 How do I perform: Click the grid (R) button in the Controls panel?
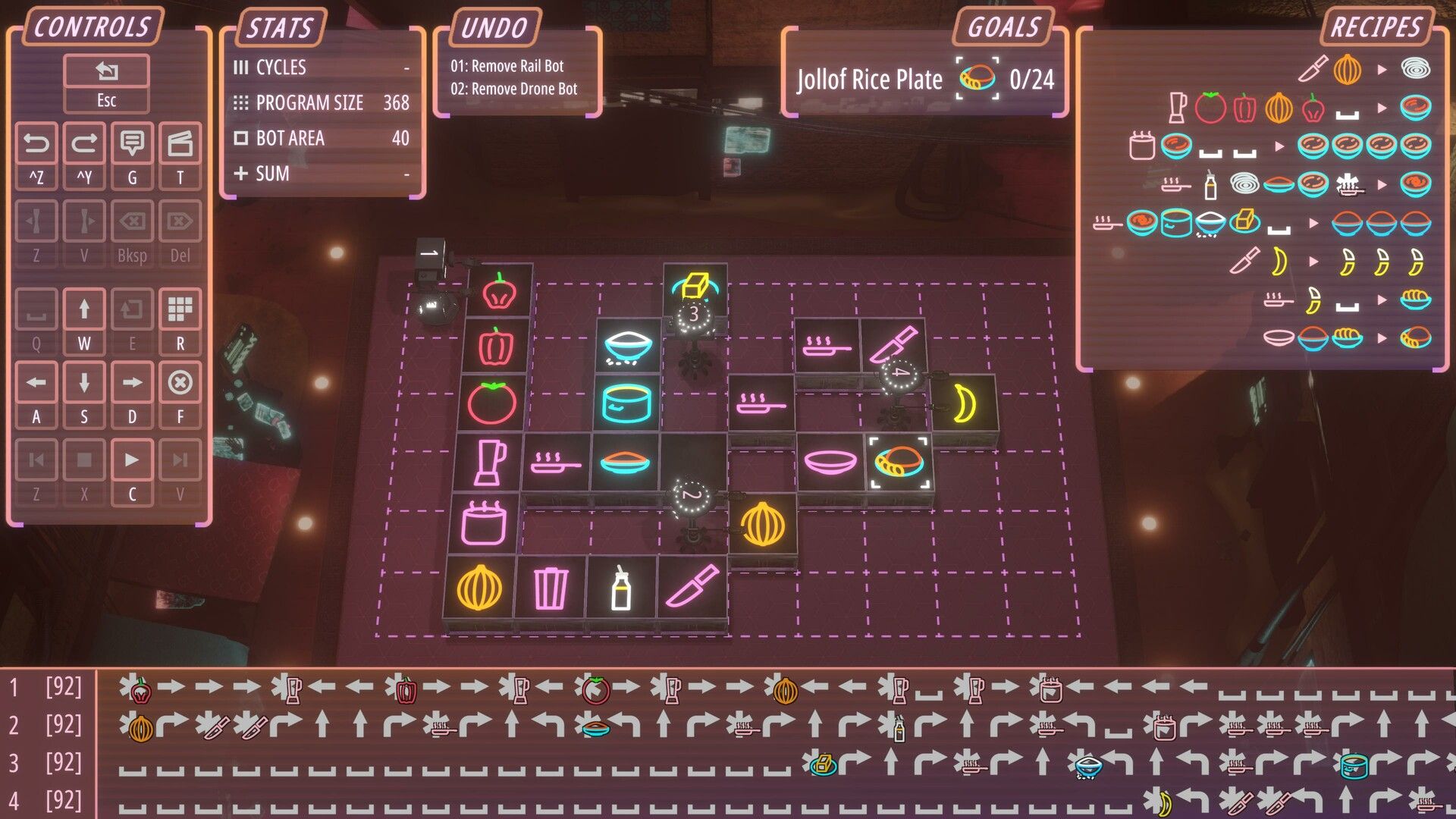180,310
